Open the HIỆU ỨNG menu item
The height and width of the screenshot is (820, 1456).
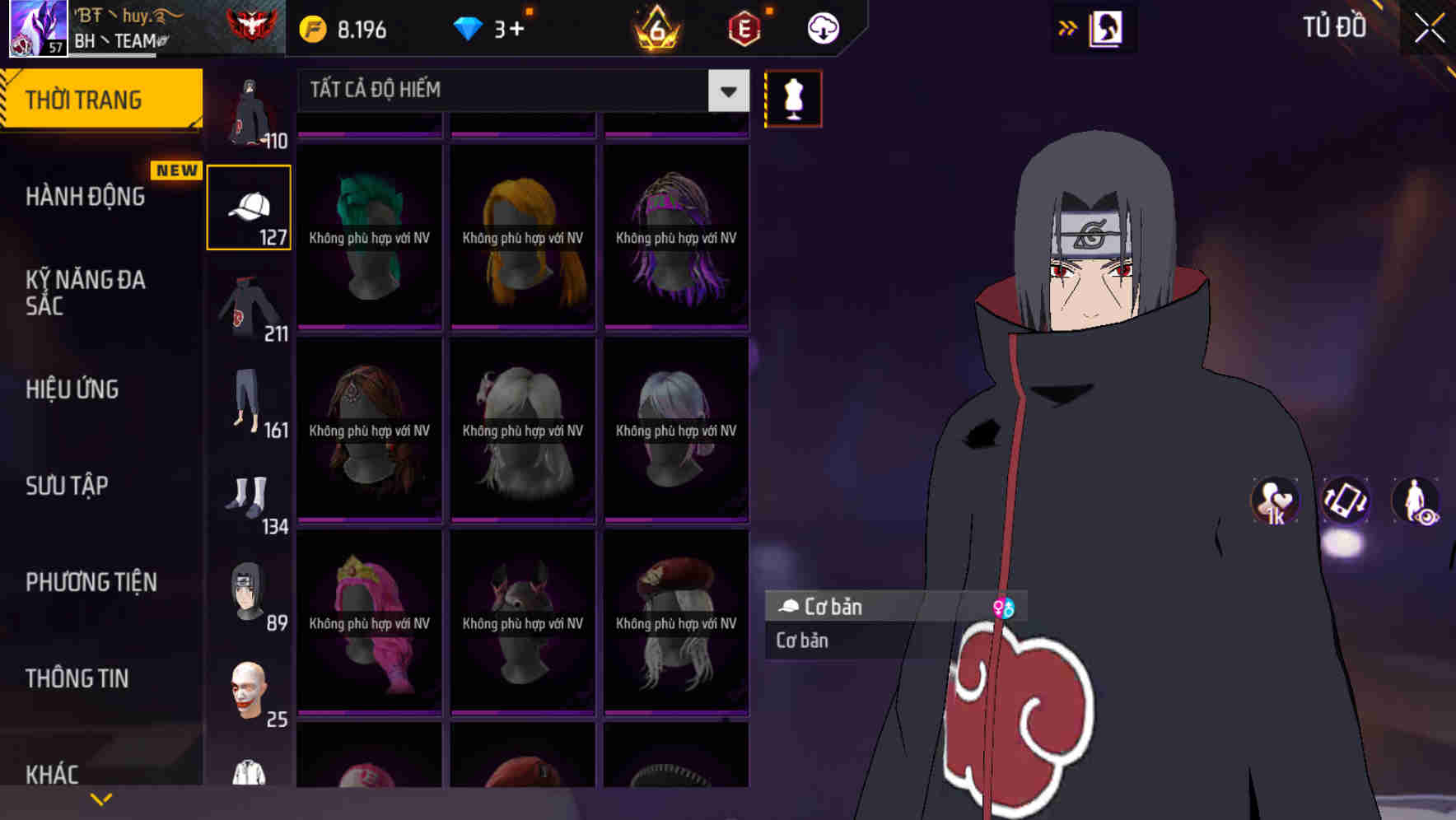[72, 389]
